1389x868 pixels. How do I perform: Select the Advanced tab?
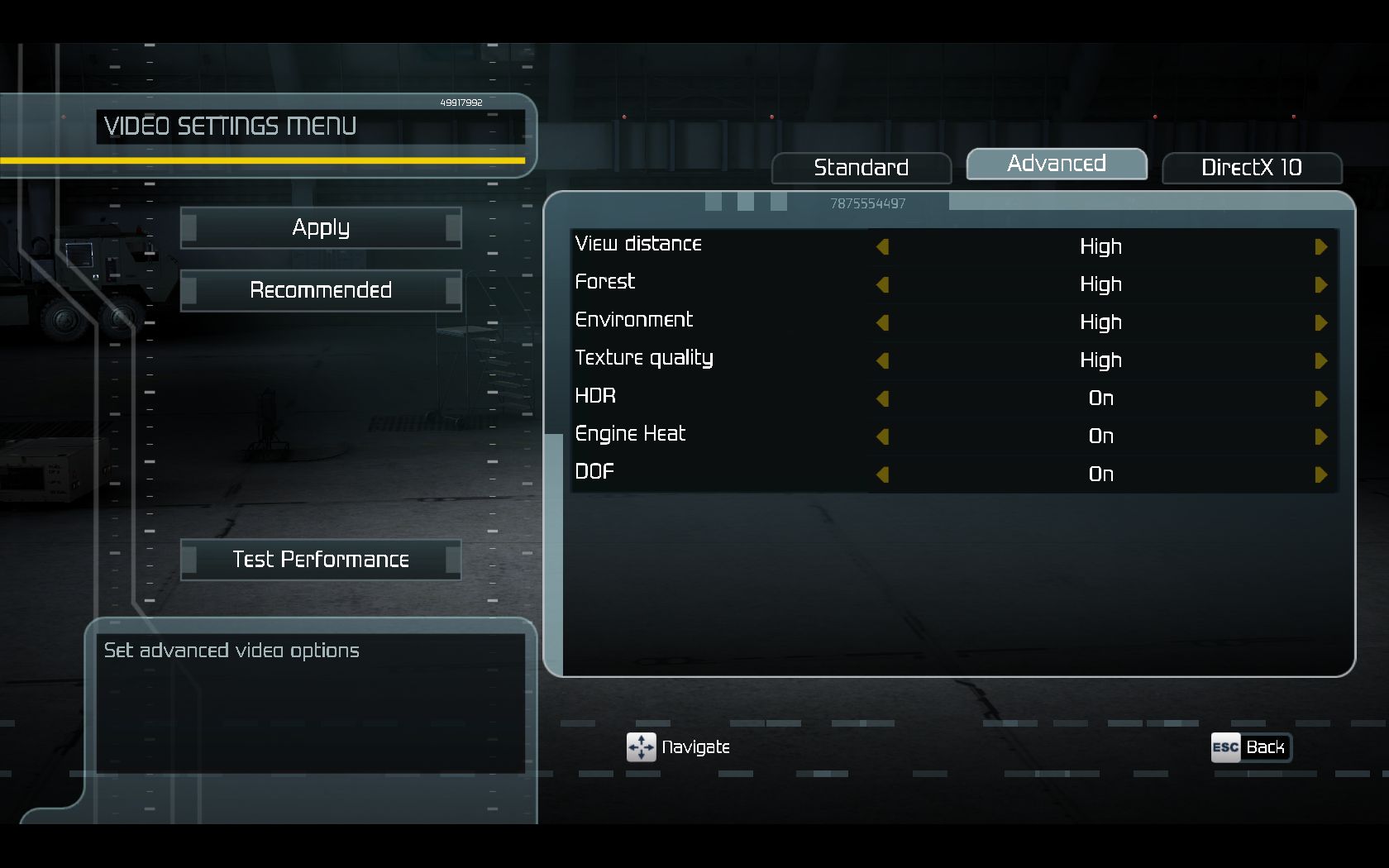(1056, 164)
